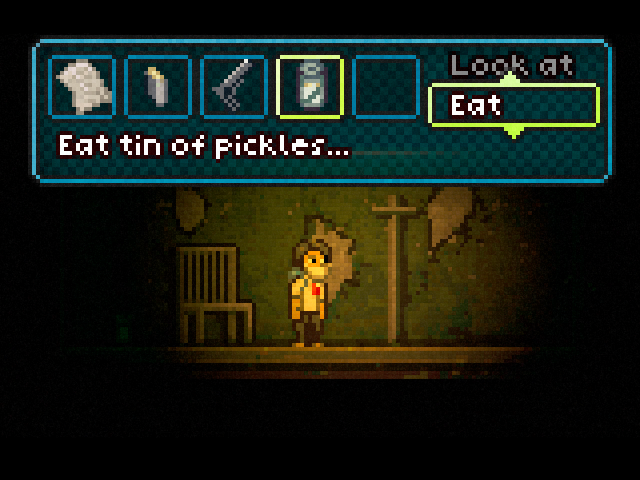This screenshot has width=640, height=480.
Task: Choose the Eat action
Action: tap(513, 105)
